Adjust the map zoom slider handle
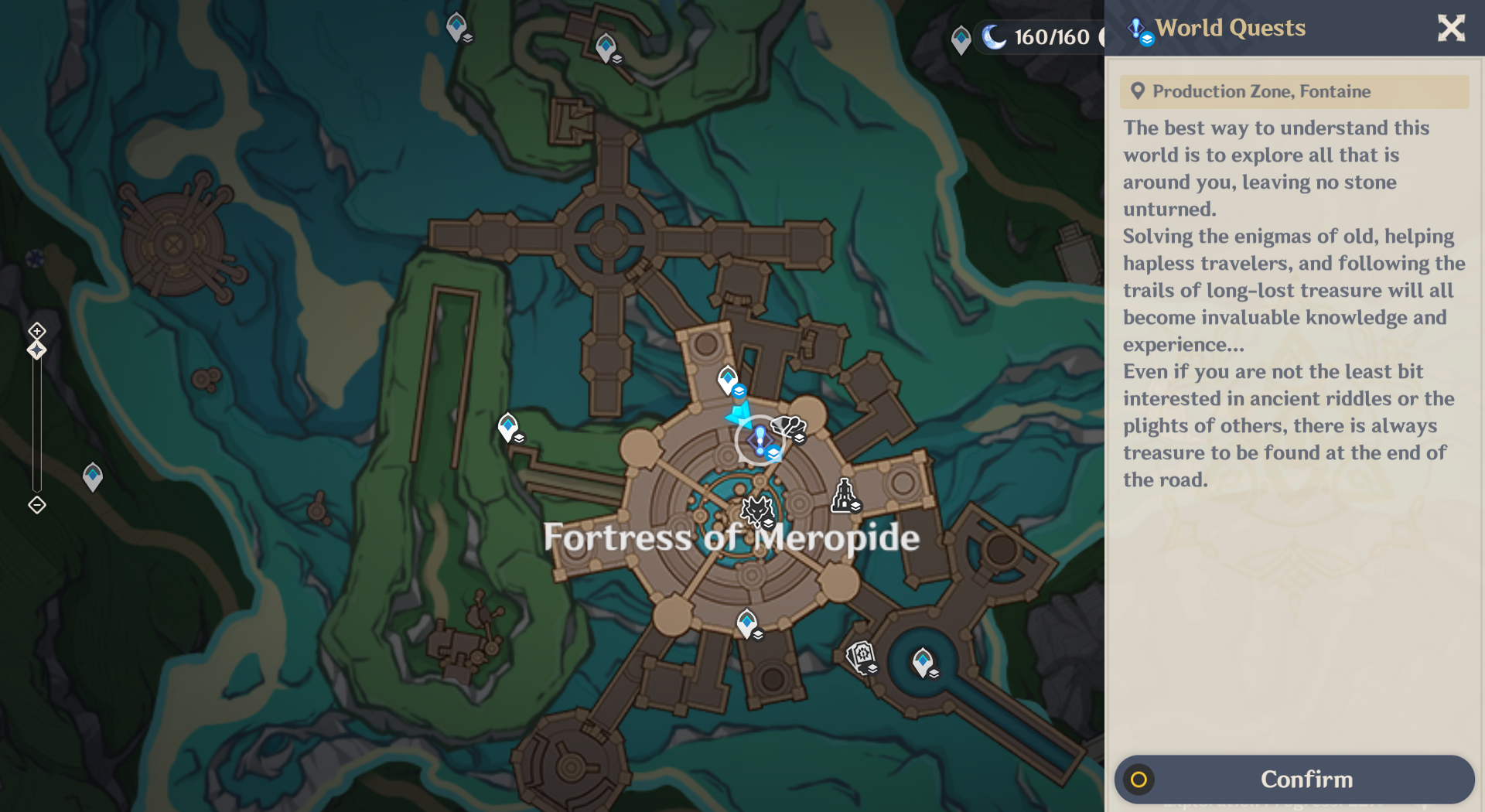1485x812 pixels. (x=36, y=350)
